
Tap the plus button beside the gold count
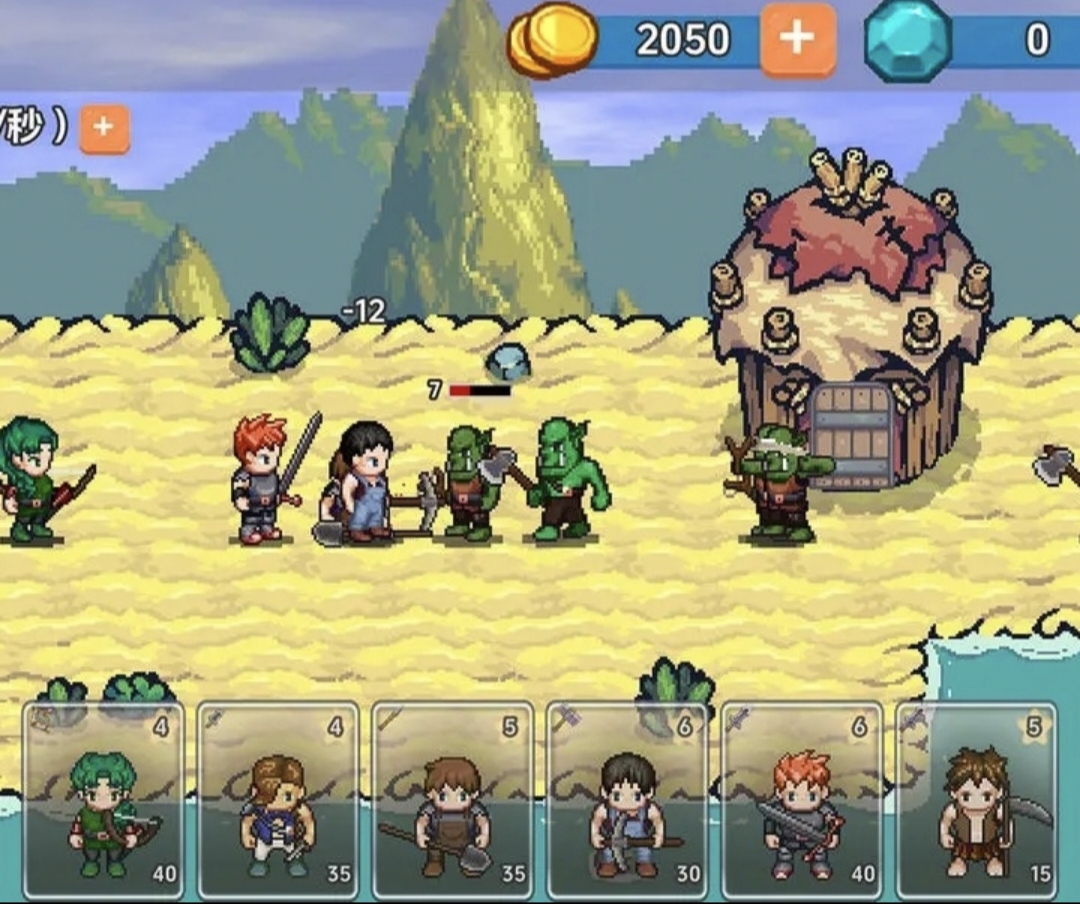pos(797,40)
